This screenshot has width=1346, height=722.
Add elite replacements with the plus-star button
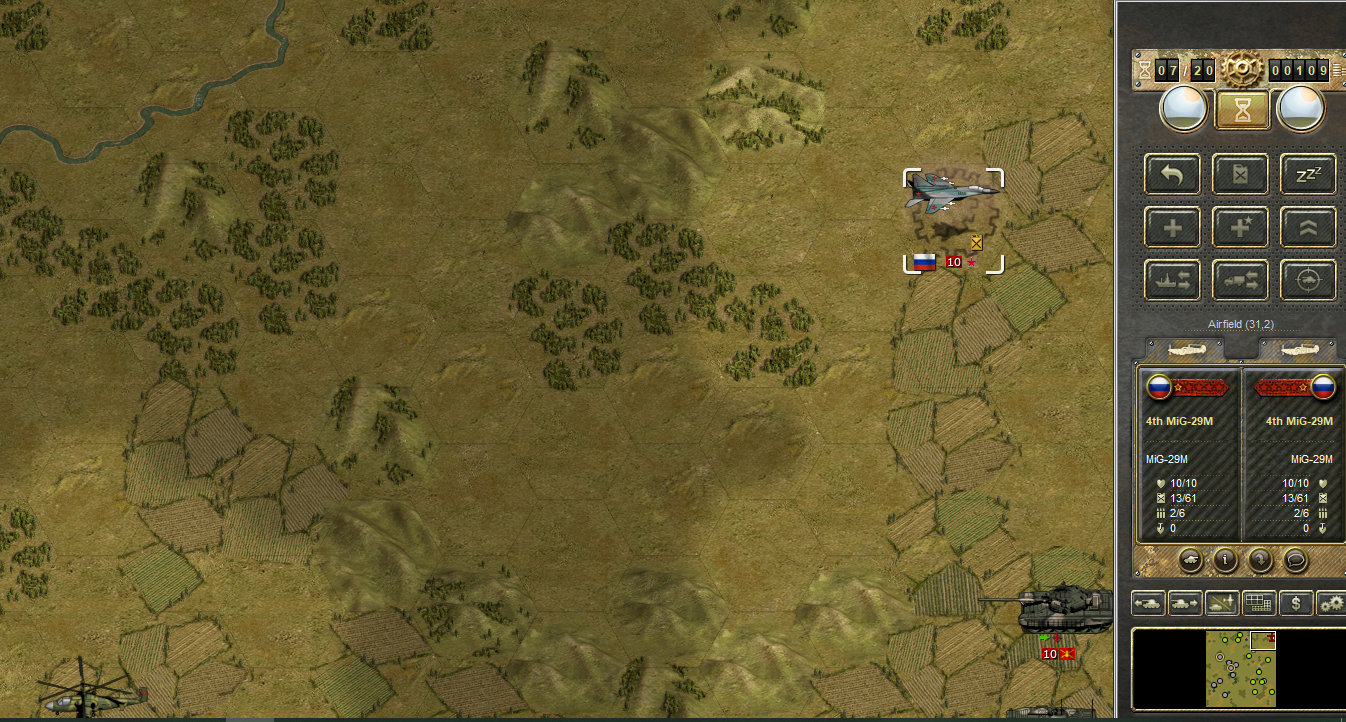tap(1241, 227)
